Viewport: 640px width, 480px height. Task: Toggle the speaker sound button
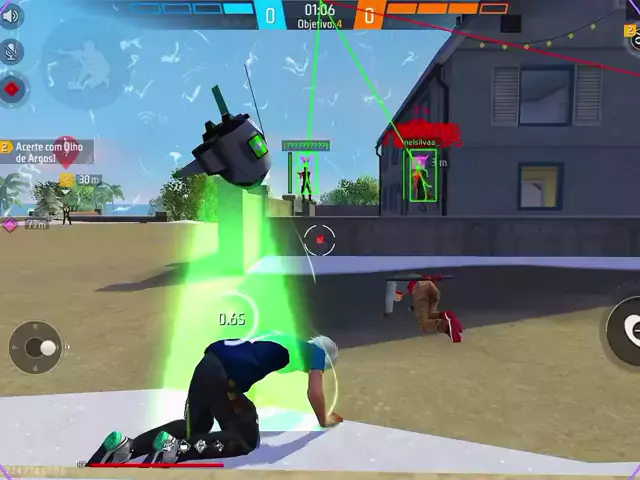click(x=11, y=16)
